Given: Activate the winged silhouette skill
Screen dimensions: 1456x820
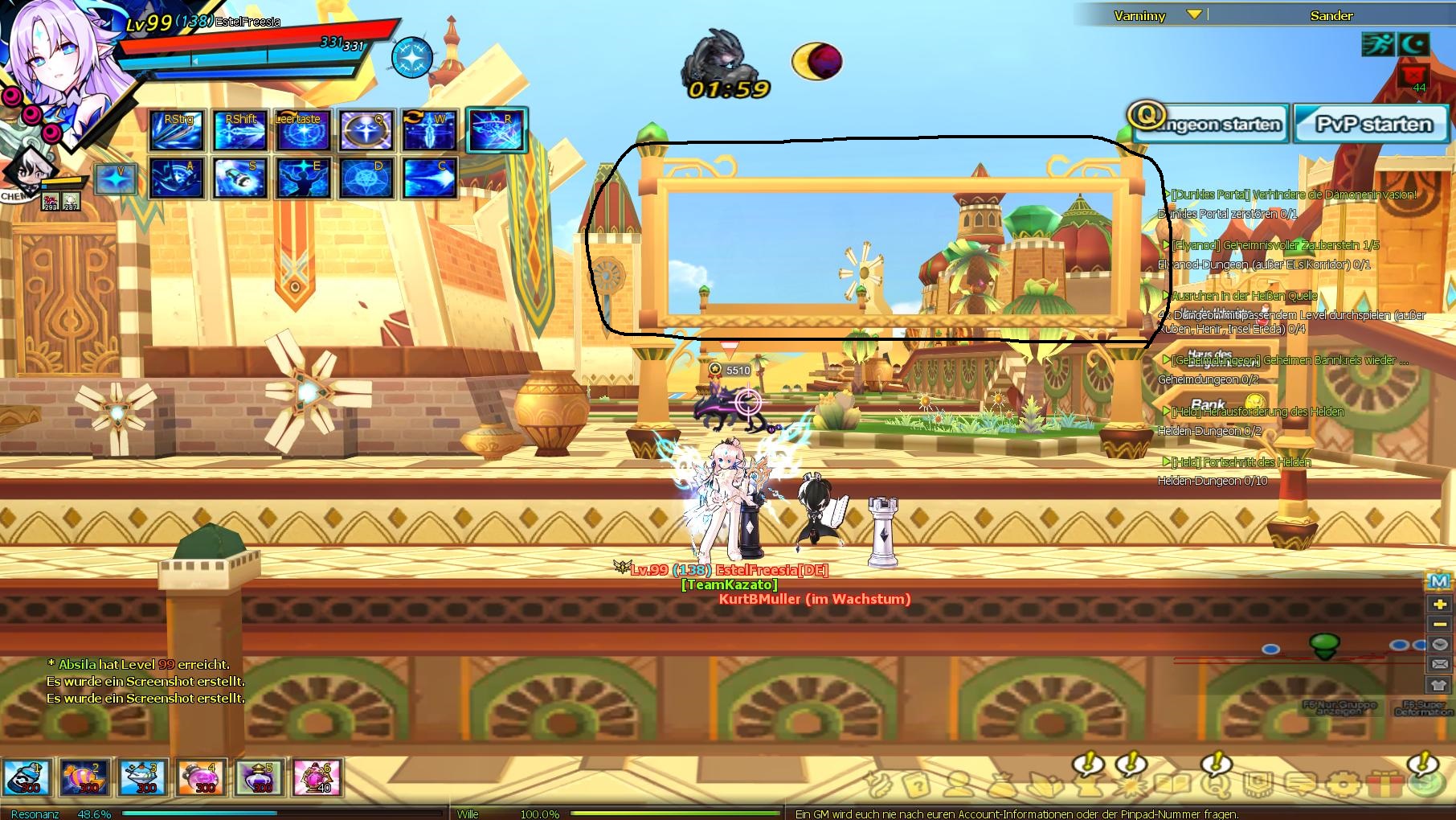Looking at the screenshot, I should coord(303,178).
